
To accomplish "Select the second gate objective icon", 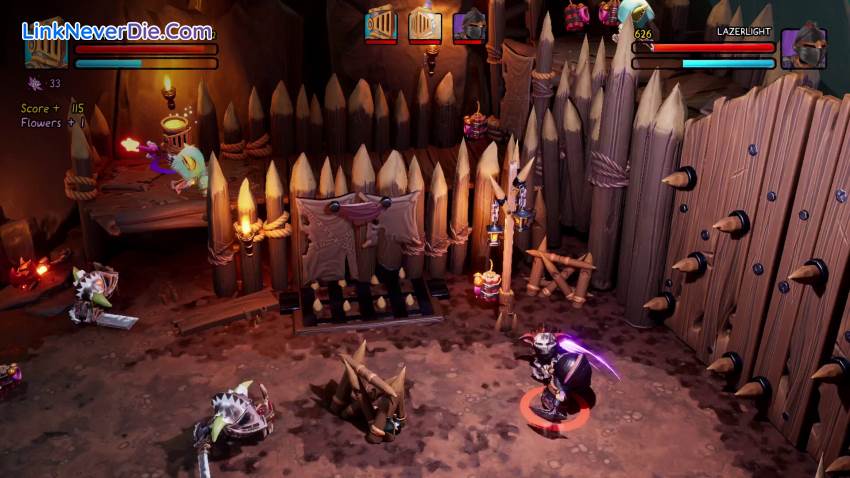I will tap(425, 24).
